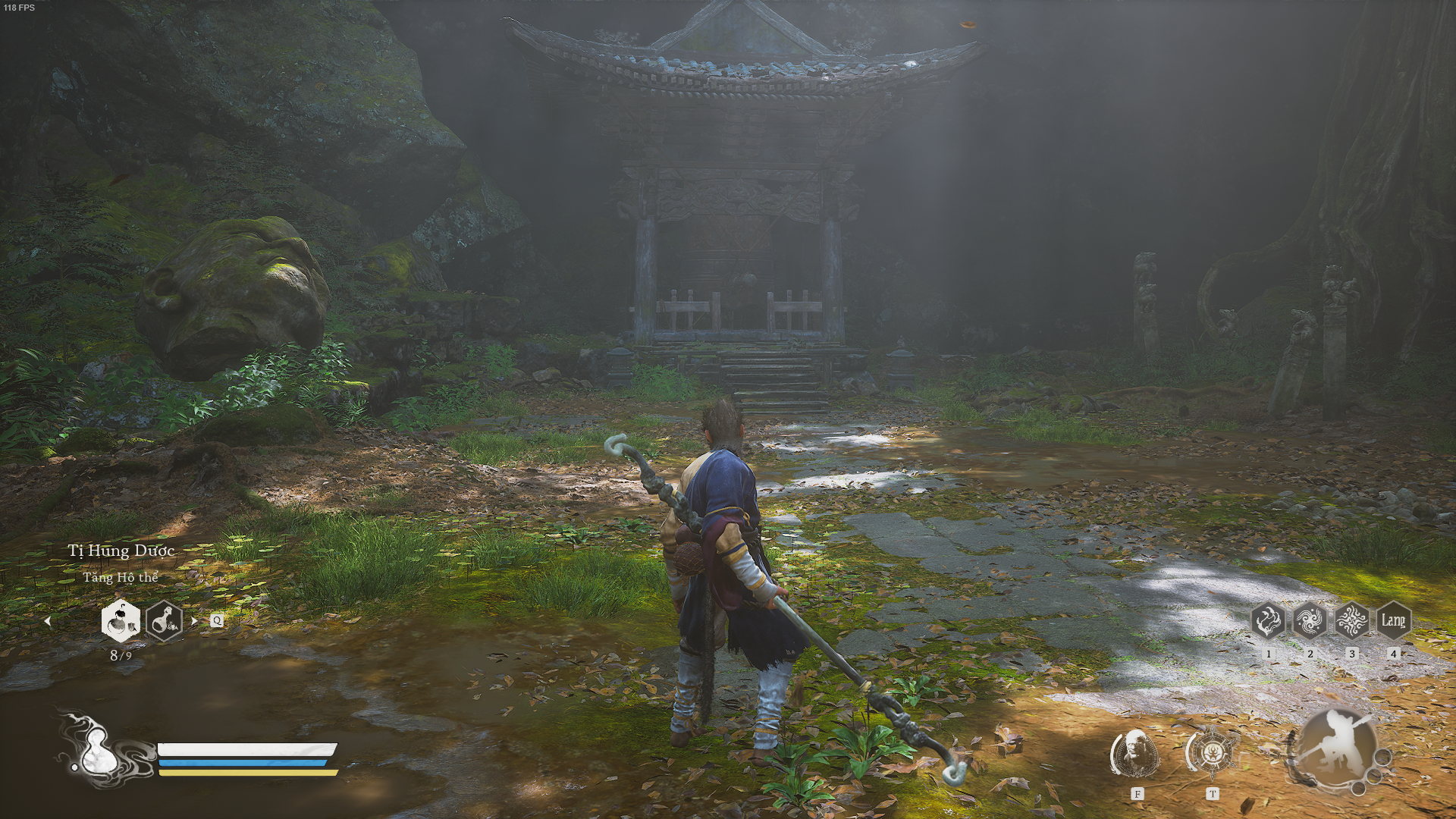The width and height of the screenshot is (1456, 819).
Task: Select the Tị Hung Dược medicine slot
Action: (x=121, y=621)
